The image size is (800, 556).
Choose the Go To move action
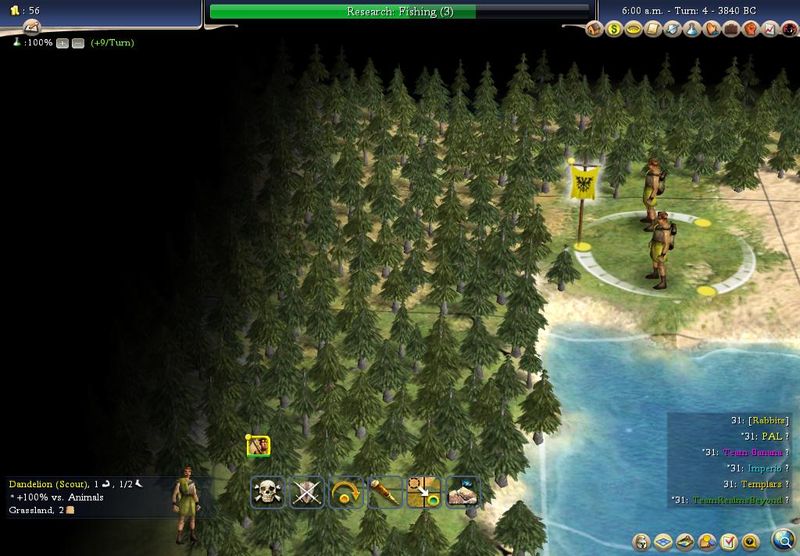(x=424, y=491)
